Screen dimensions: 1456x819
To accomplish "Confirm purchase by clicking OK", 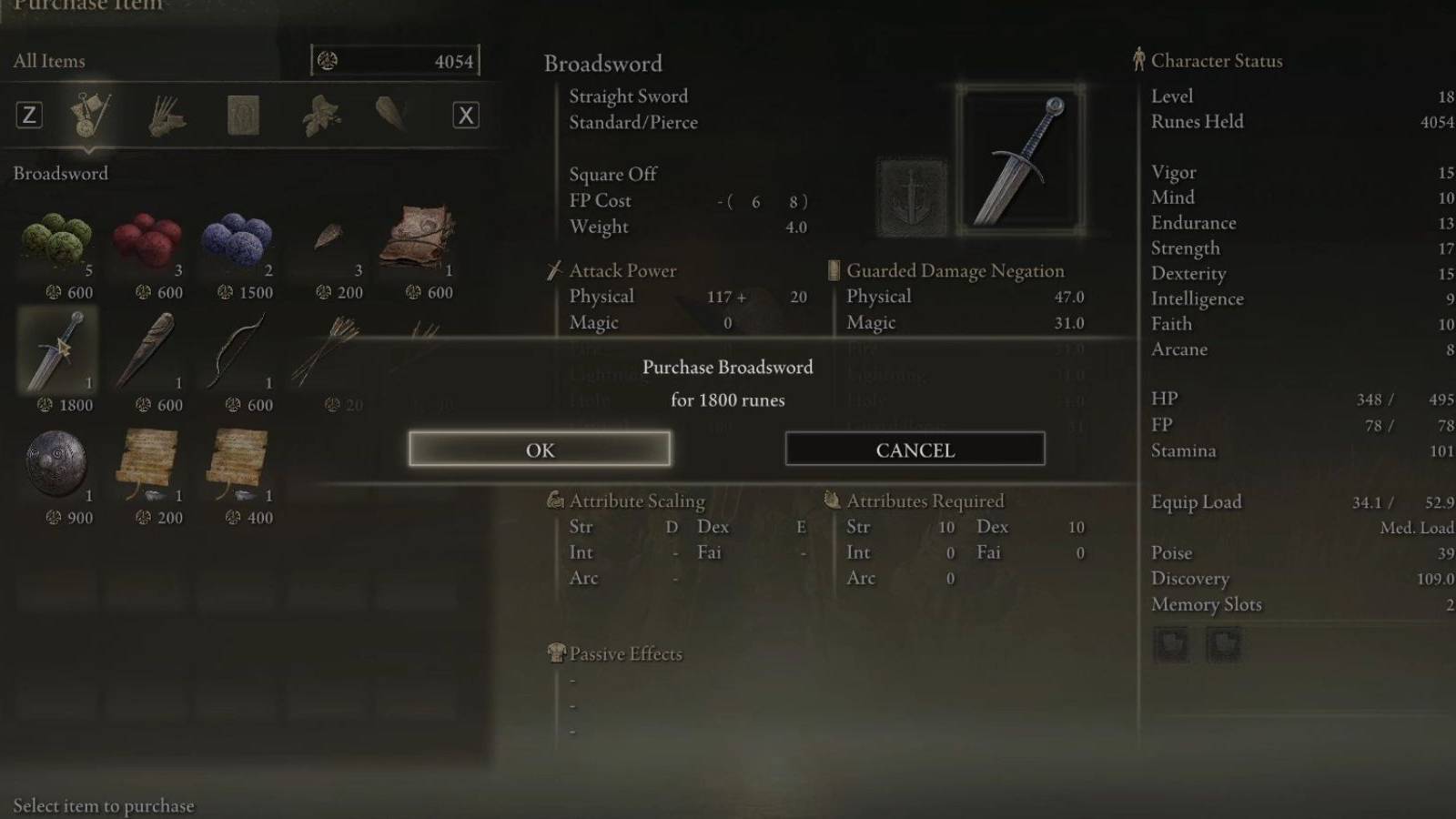I will coord(540,449).
